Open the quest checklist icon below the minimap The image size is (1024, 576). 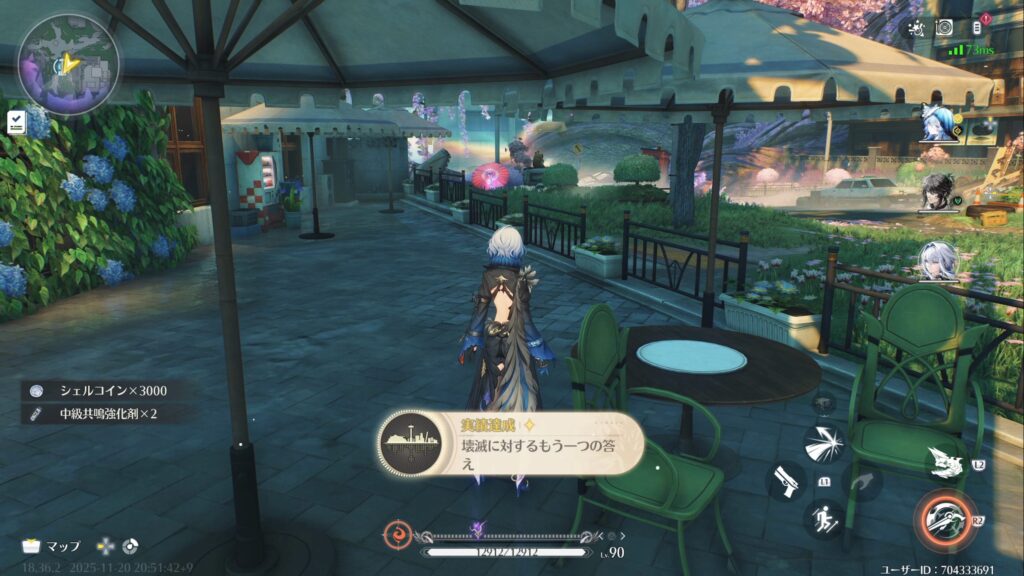point(17,122)
